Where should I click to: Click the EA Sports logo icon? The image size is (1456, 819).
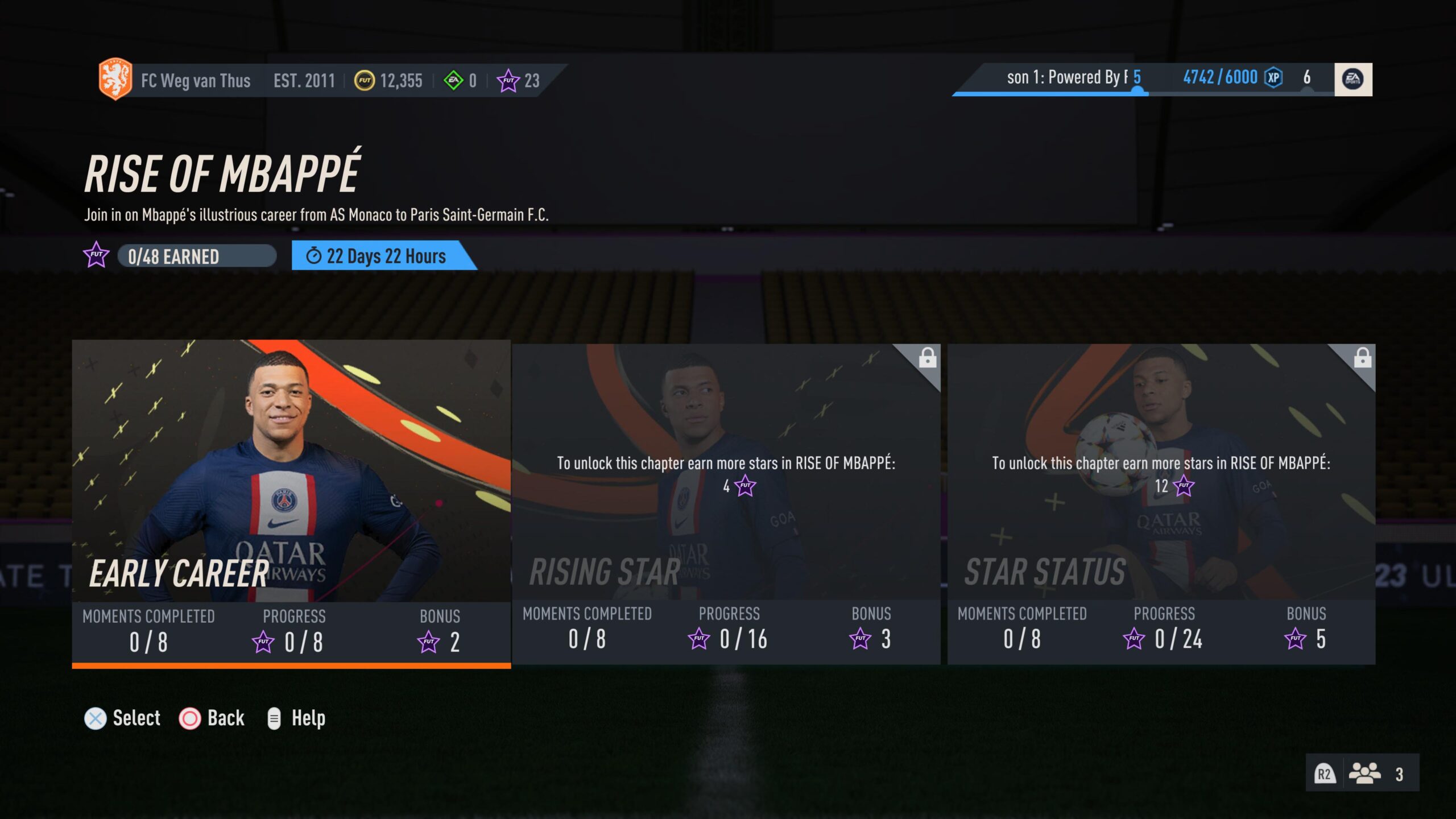tap(1352, 79)
